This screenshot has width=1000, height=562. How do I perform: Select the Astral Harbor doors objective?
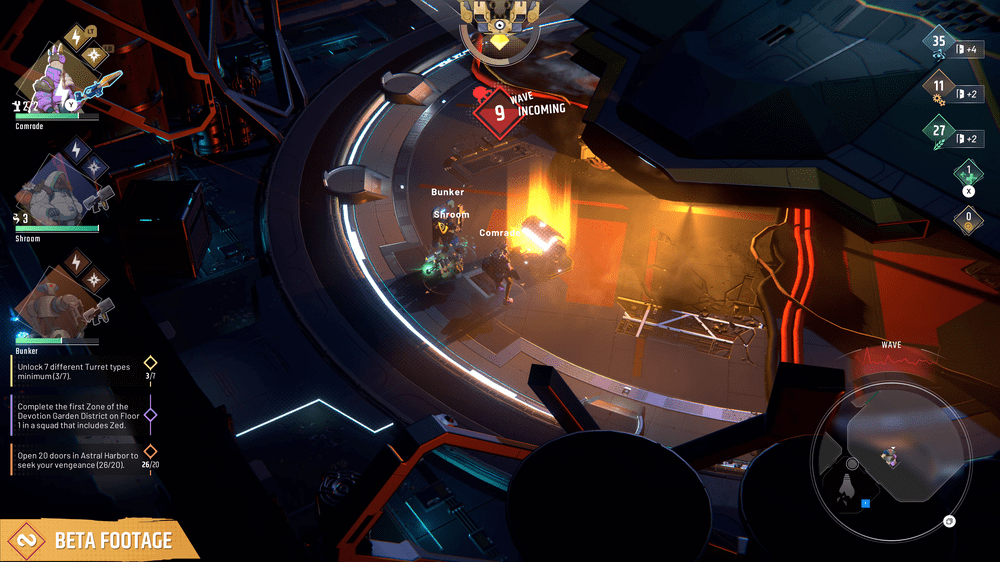pyautogui.click(x=80, y=460)
